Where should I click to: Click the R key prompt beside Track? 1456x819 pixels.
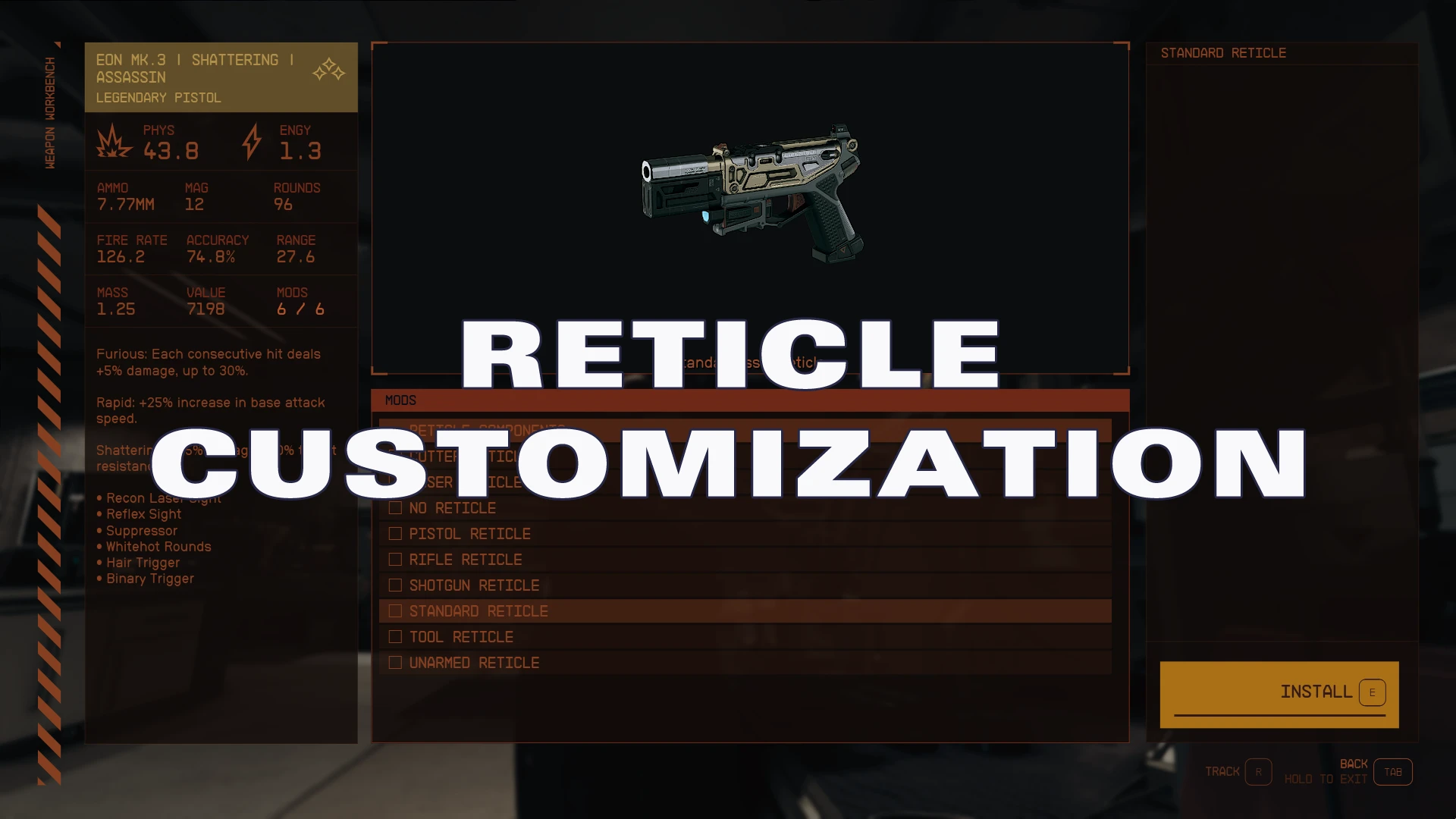[1259, 771]
